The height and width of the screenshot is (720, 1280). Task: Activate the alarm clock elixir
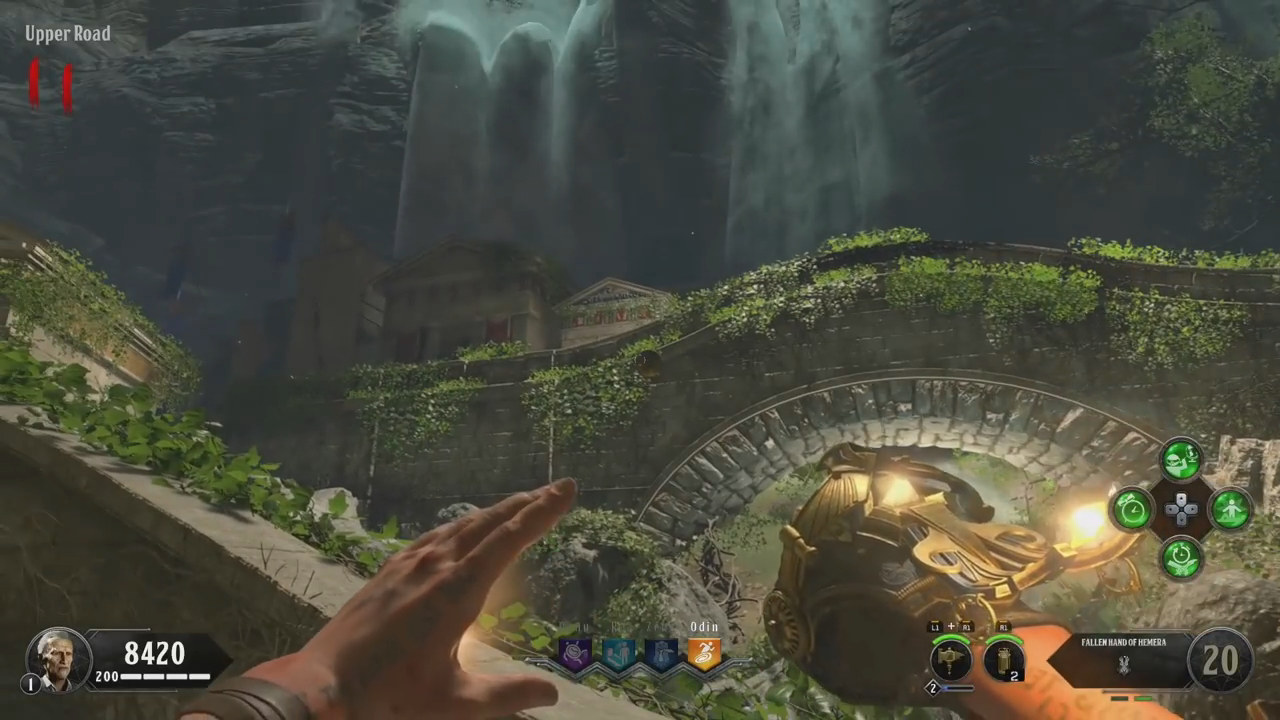point(1132,510)
